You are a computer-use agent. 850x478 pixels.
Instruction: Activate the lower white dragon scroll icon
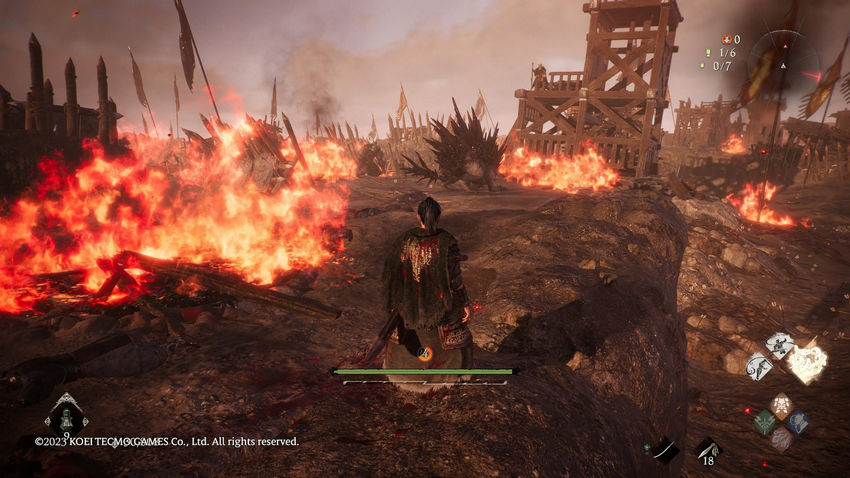[x=759, y=365]
